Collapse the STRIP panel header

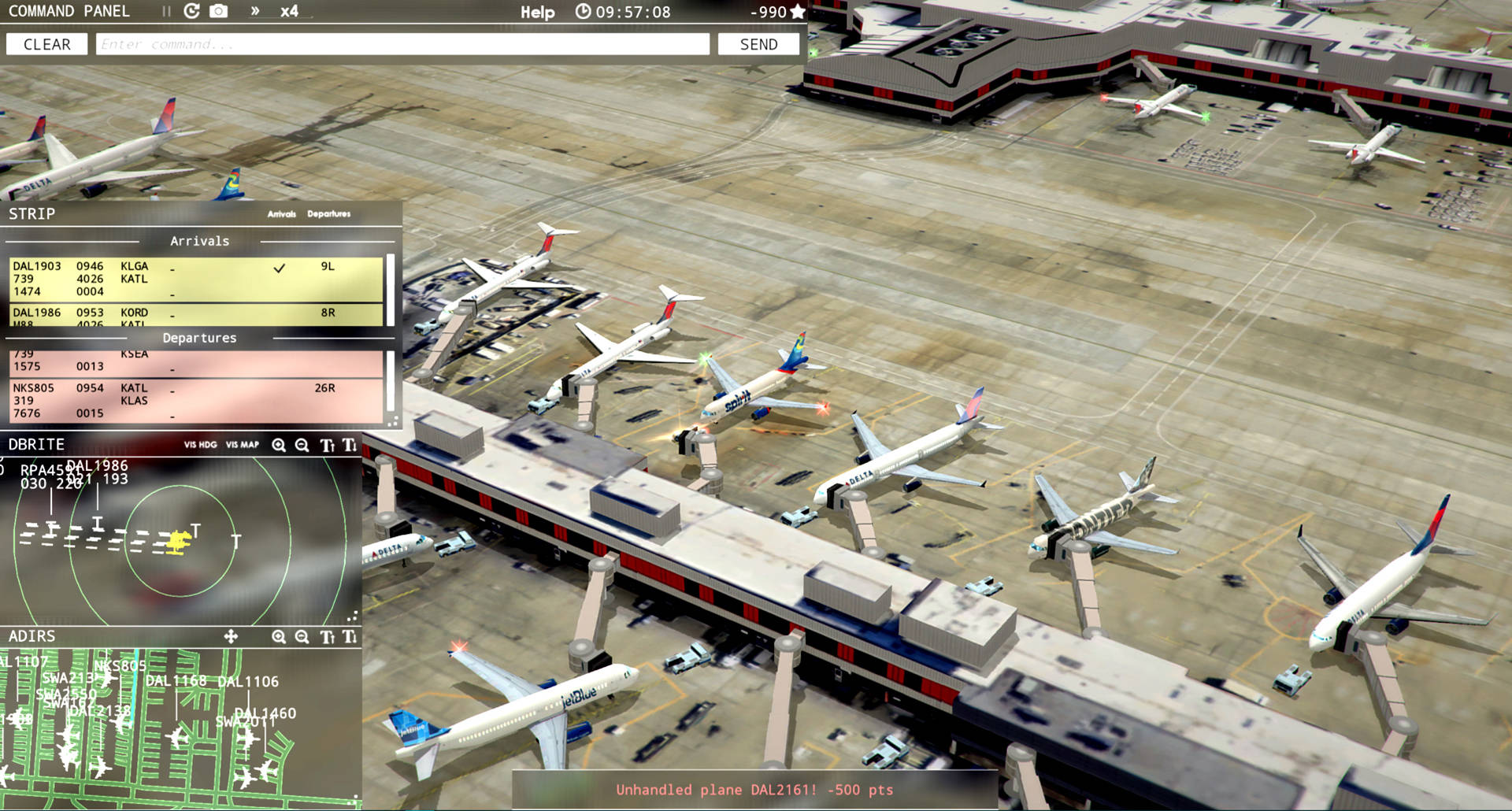pos(33,213)
